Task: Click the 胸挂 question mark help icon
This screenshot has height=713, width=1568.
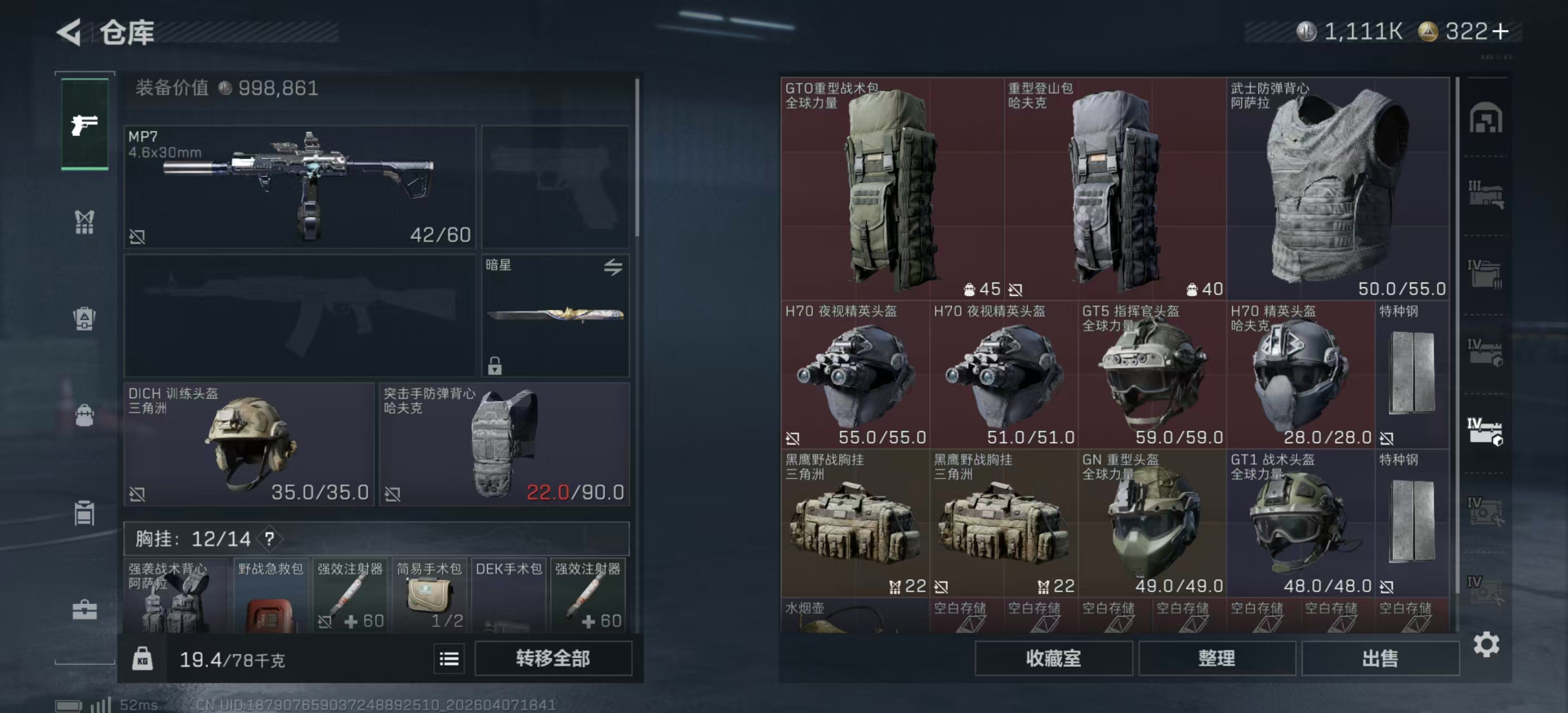Action: pyautogui.click(x=269, y=538)
